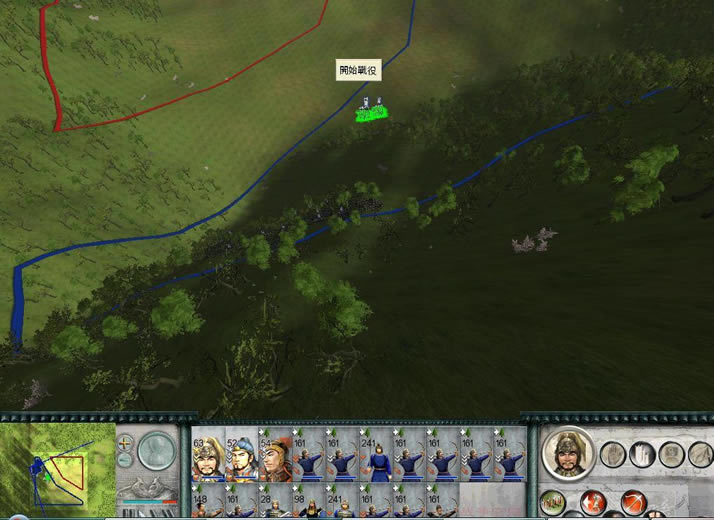Screen dimensions: 714x520
Task: Zoom out the minimap with minus button
Action: pos(125,460)
